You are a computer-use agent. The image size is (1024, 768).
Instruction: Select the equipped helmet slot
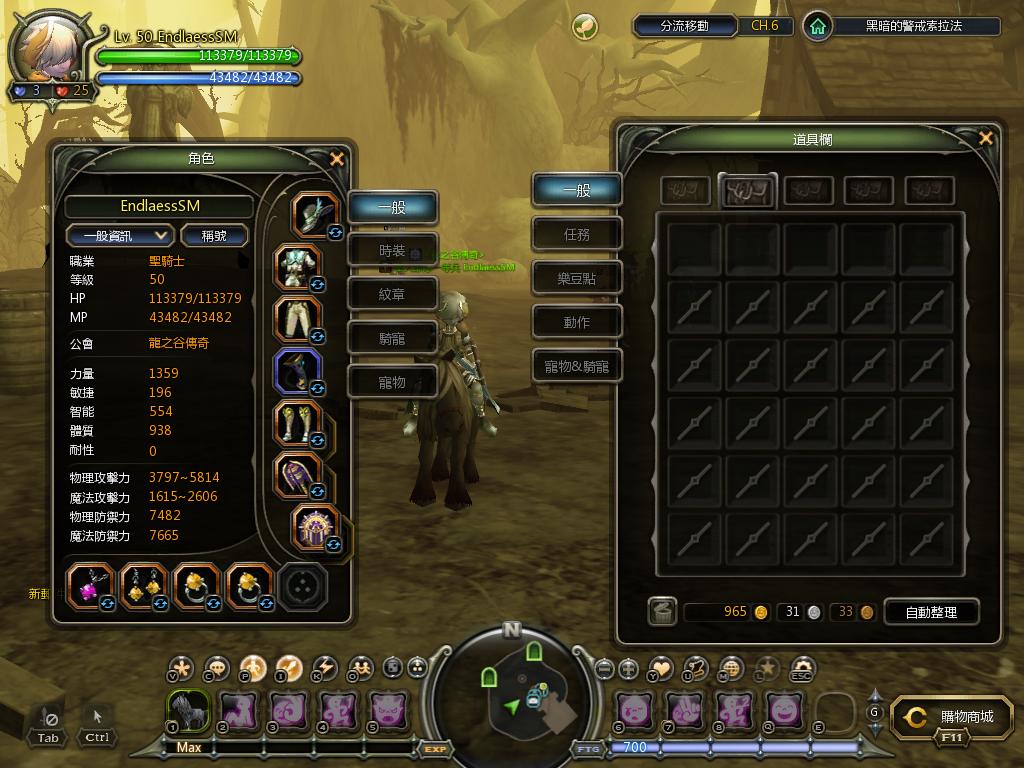coord(314,214)
